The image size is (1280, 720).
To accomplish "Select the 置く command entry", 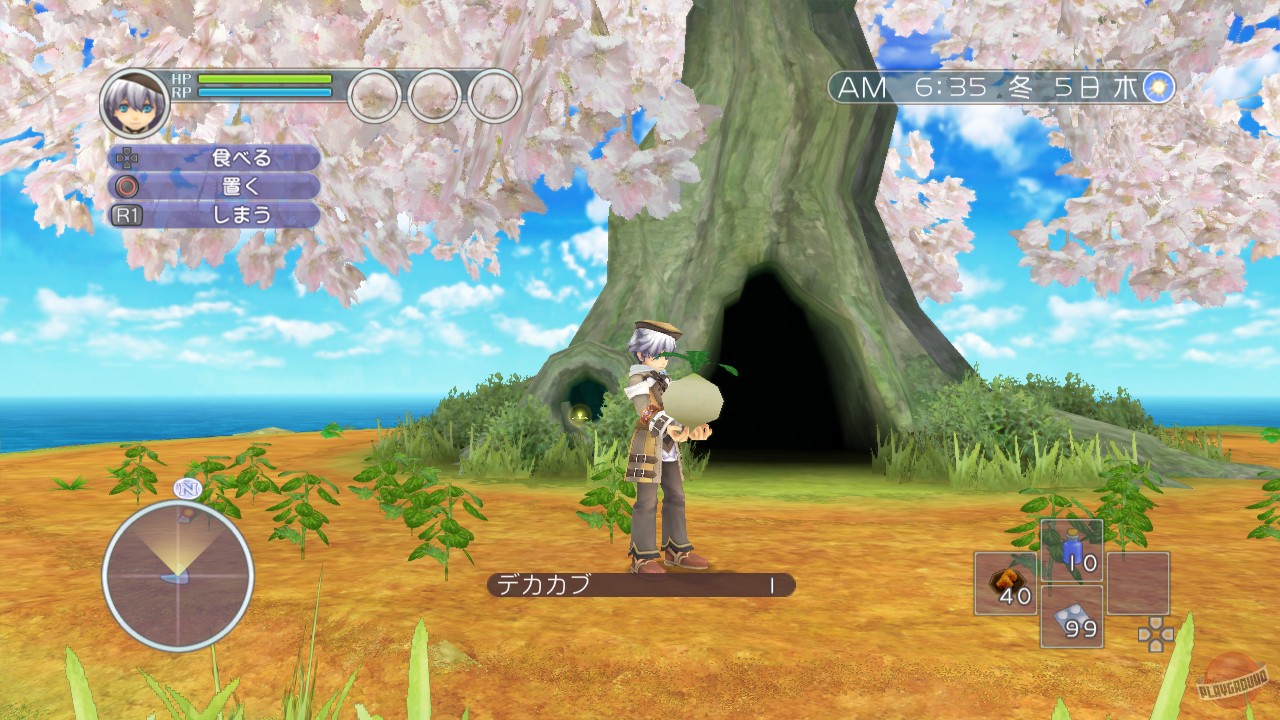I will pos(237,186).
